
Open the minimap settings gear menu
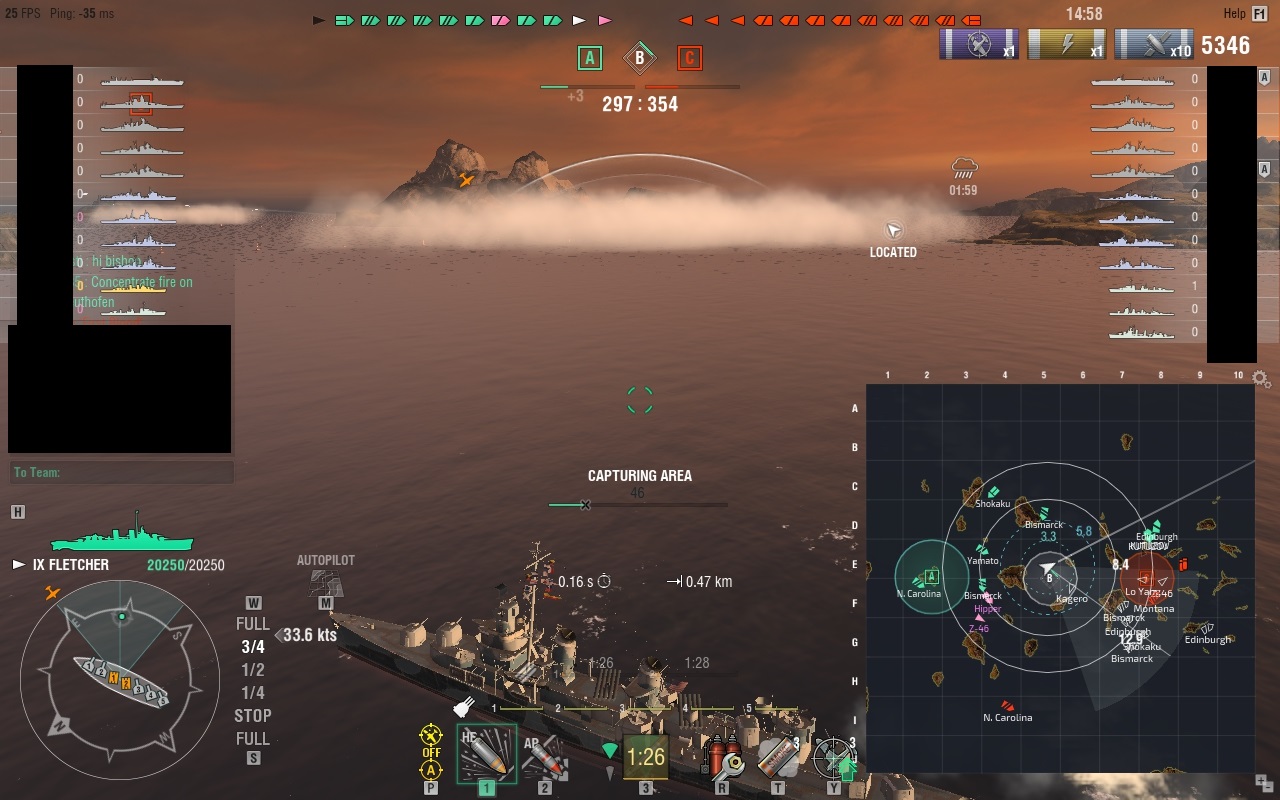tap(1258, 378)
